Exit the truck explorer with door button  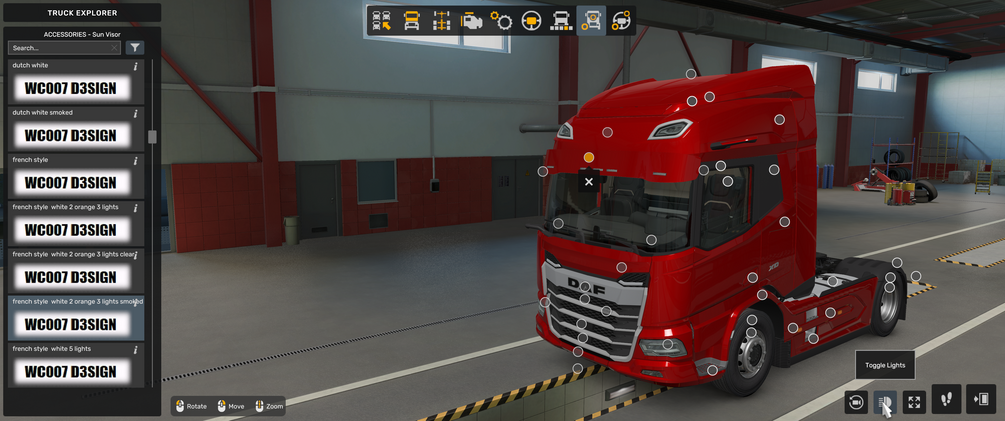[981, 399]
